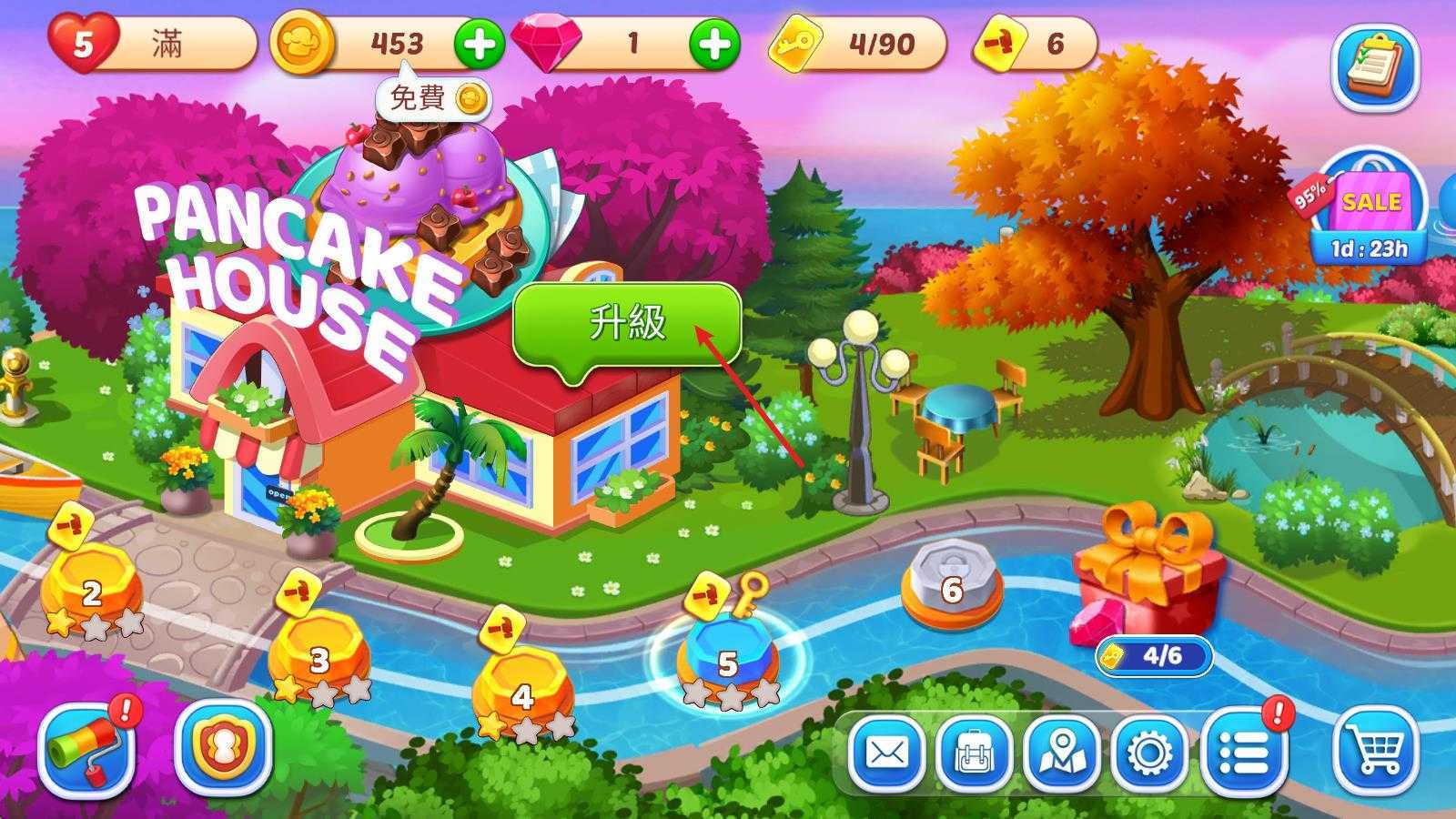Open the shopping cart store
The width and height of the screenshot is (1456, 819).
(x=1375, y=752)
